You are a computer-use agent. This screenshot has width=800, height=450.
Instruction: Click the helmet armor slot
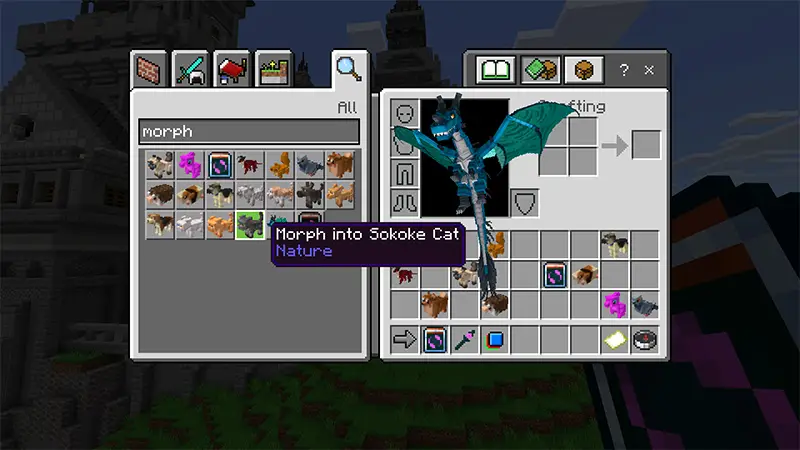(404, 114)
